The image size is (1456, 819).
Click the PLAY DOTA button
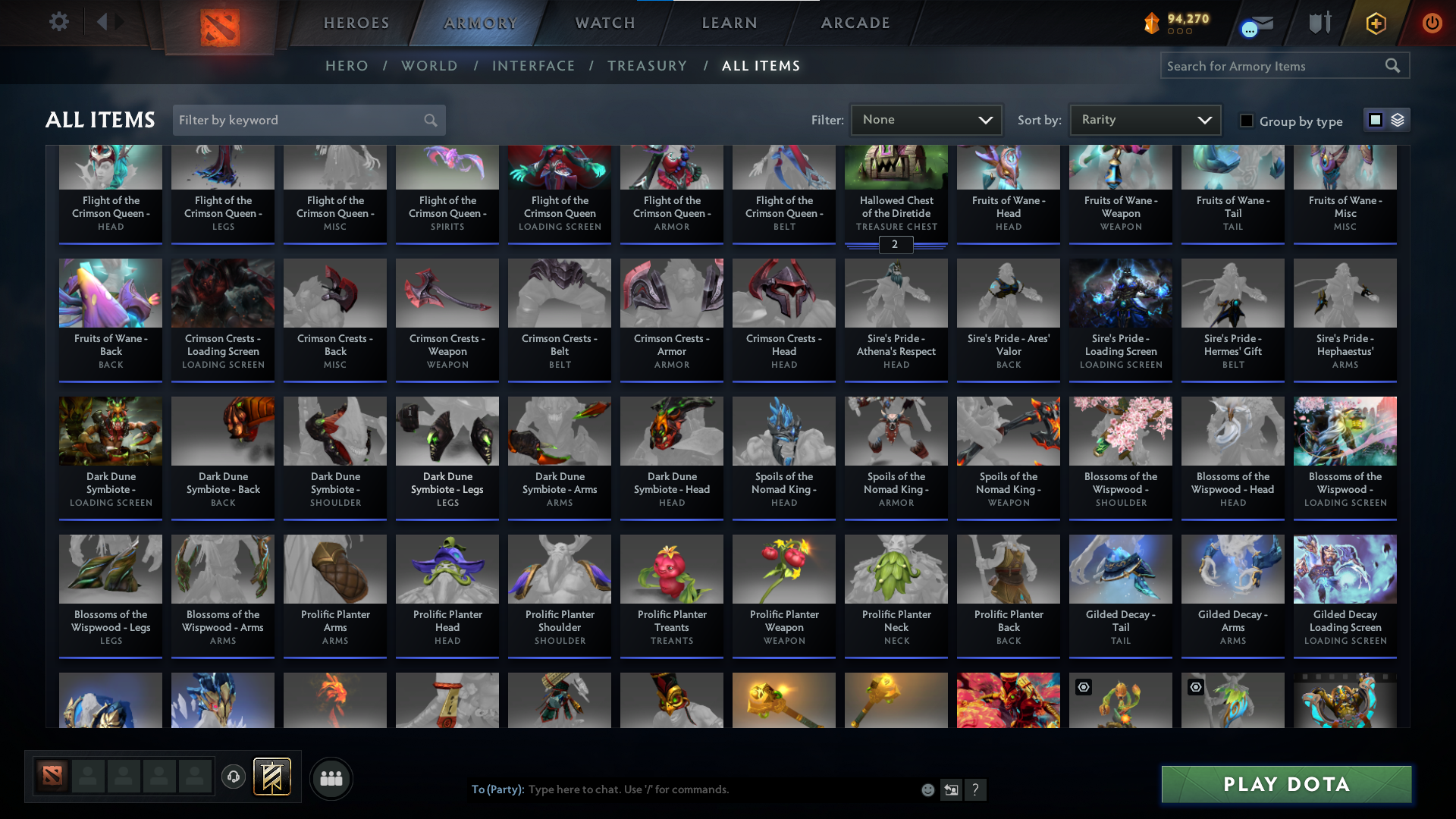point(1285,784)
